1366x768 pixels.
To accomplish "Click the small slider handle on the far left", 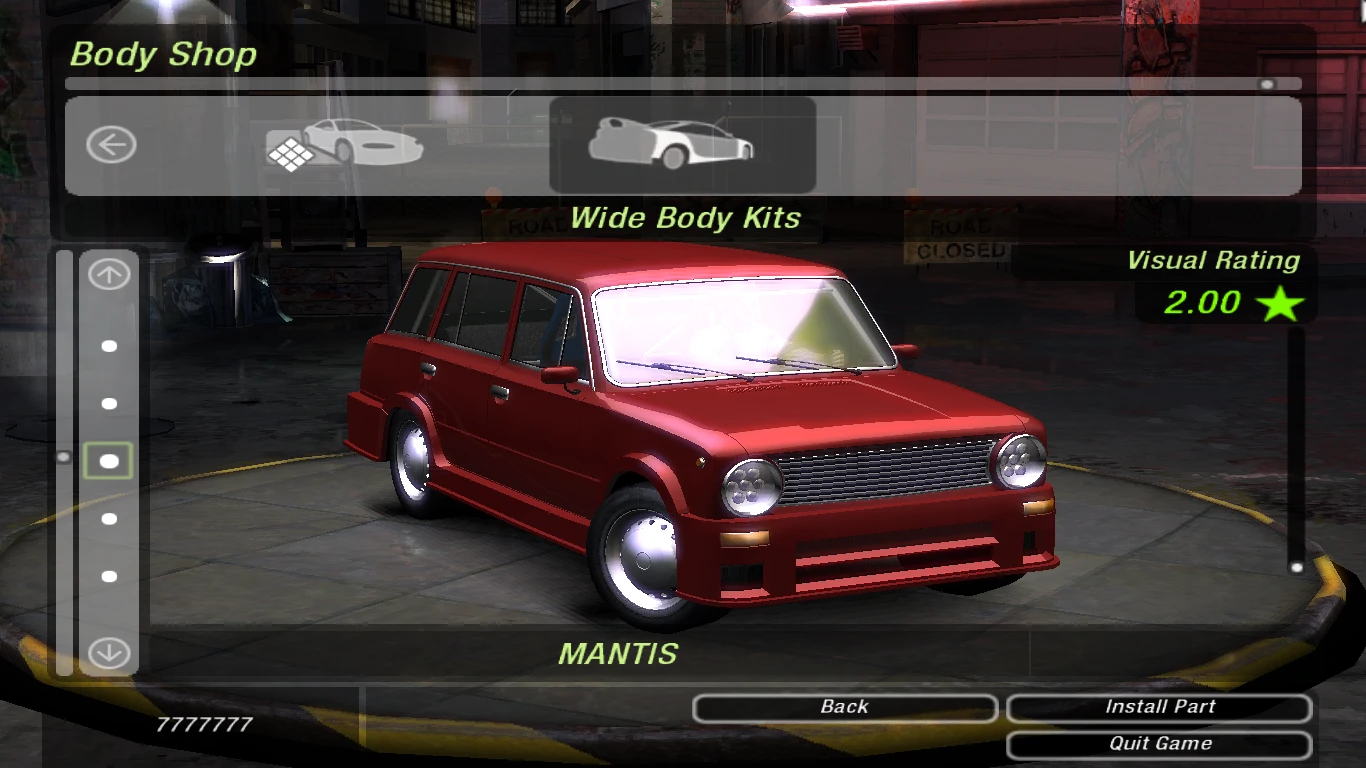I will coord(64,457).
